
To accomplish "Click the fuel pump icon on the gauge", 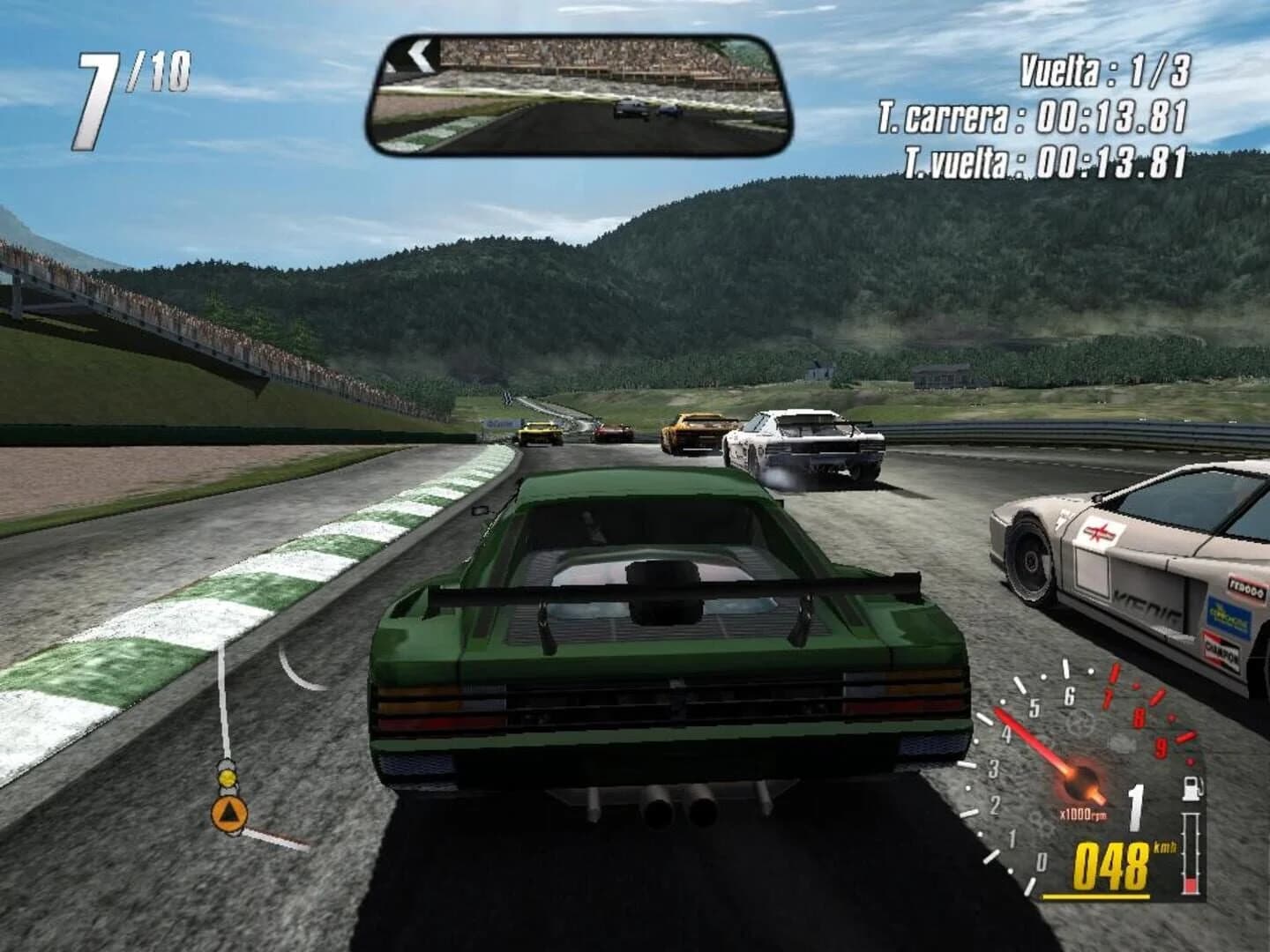I will 1192,790.
